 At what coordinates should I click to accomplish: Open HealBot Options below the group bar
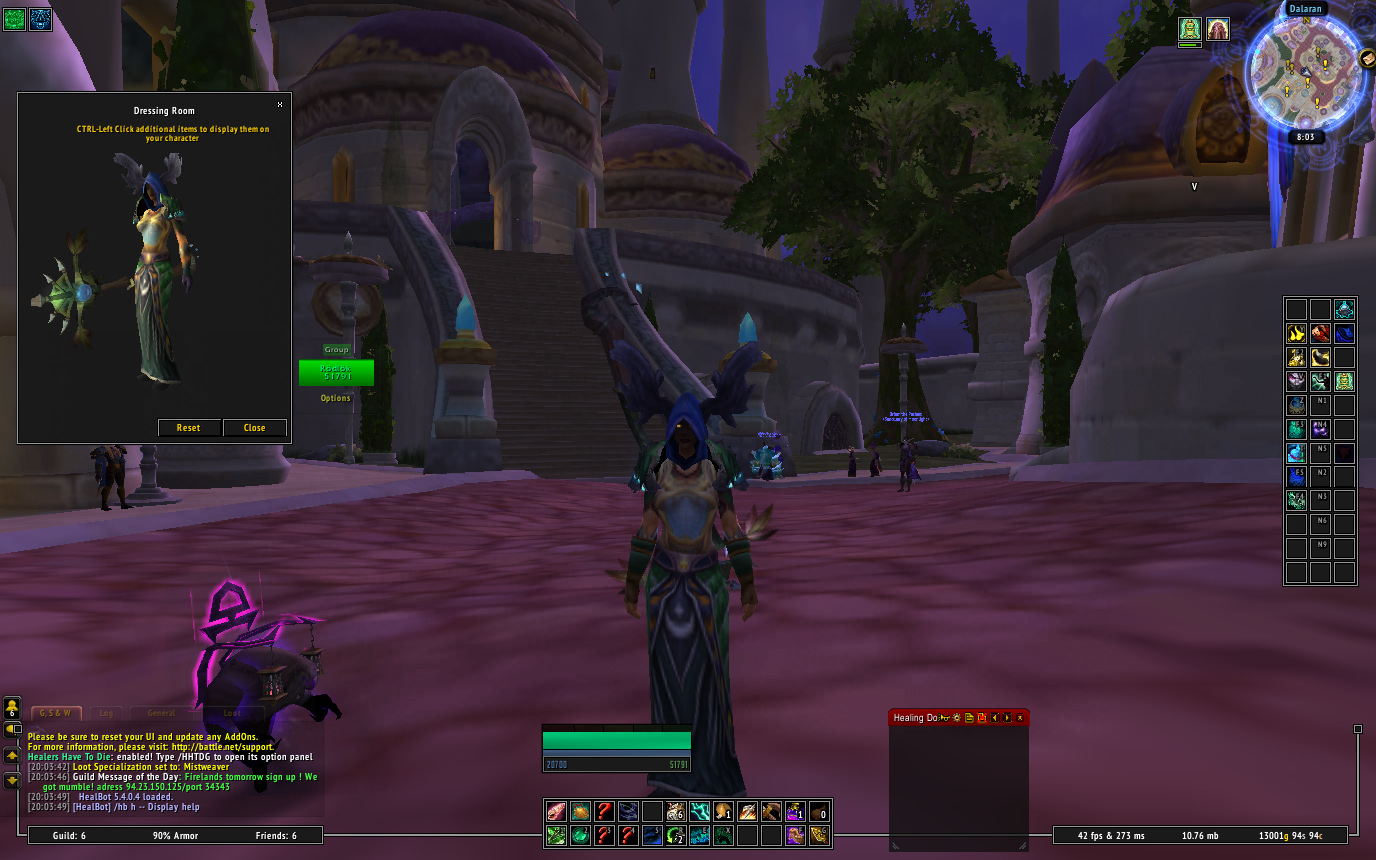[x=336, y=398]
